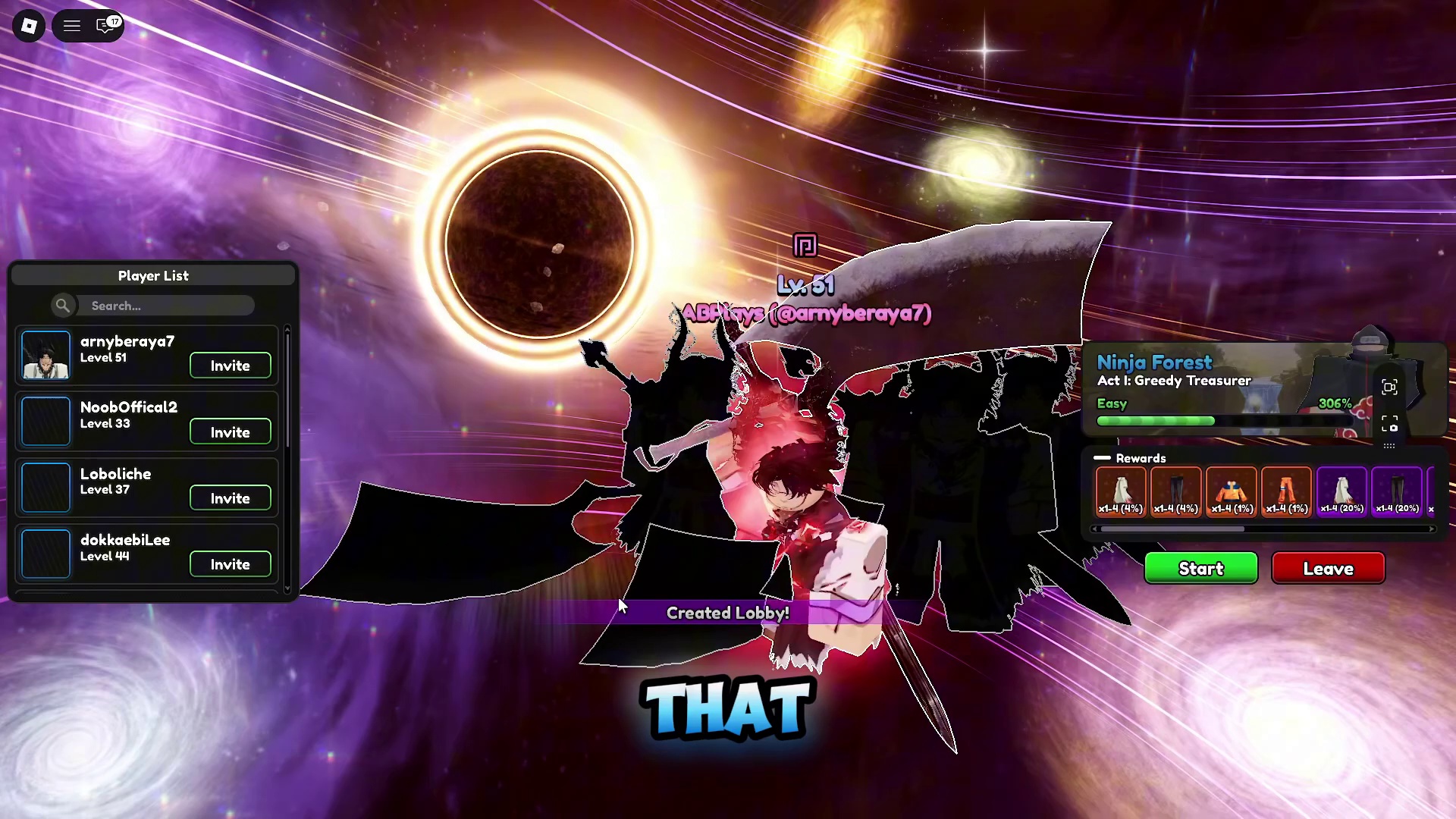Open the Roblox logo menu
Viewport: 1456px width, 819px height.
(x=29, y=26)
